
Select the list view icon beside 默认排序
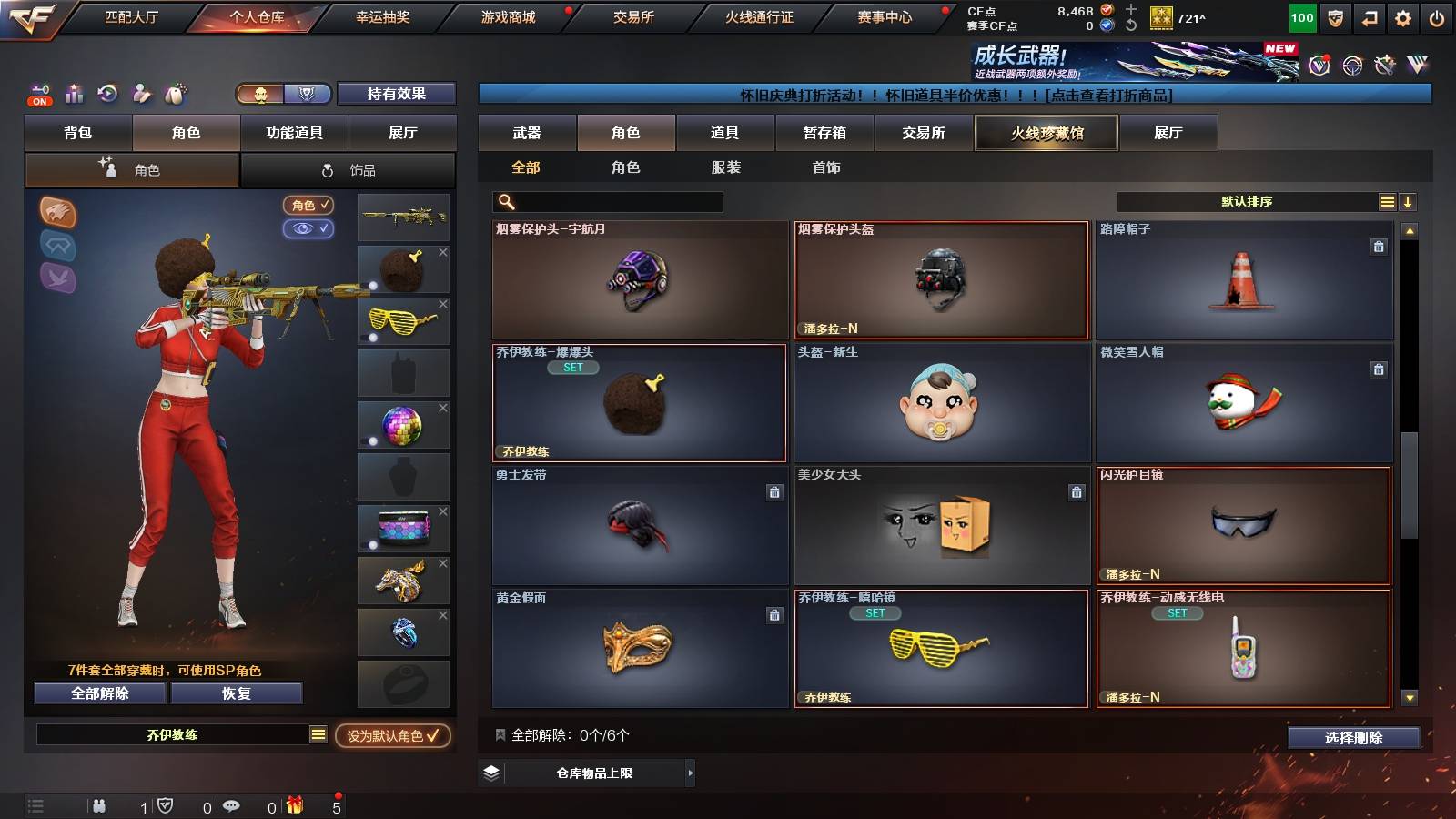tap(1387, 201)
